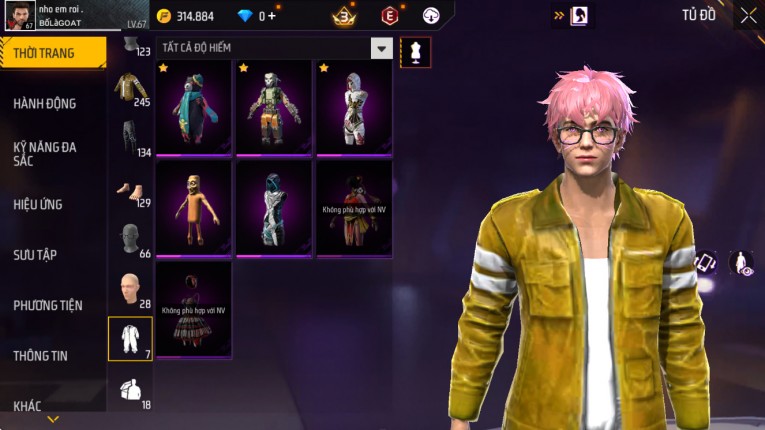765x430 pixels.
Task: Open the Hiệu Ứng section
Action: (x=38, y=204)
